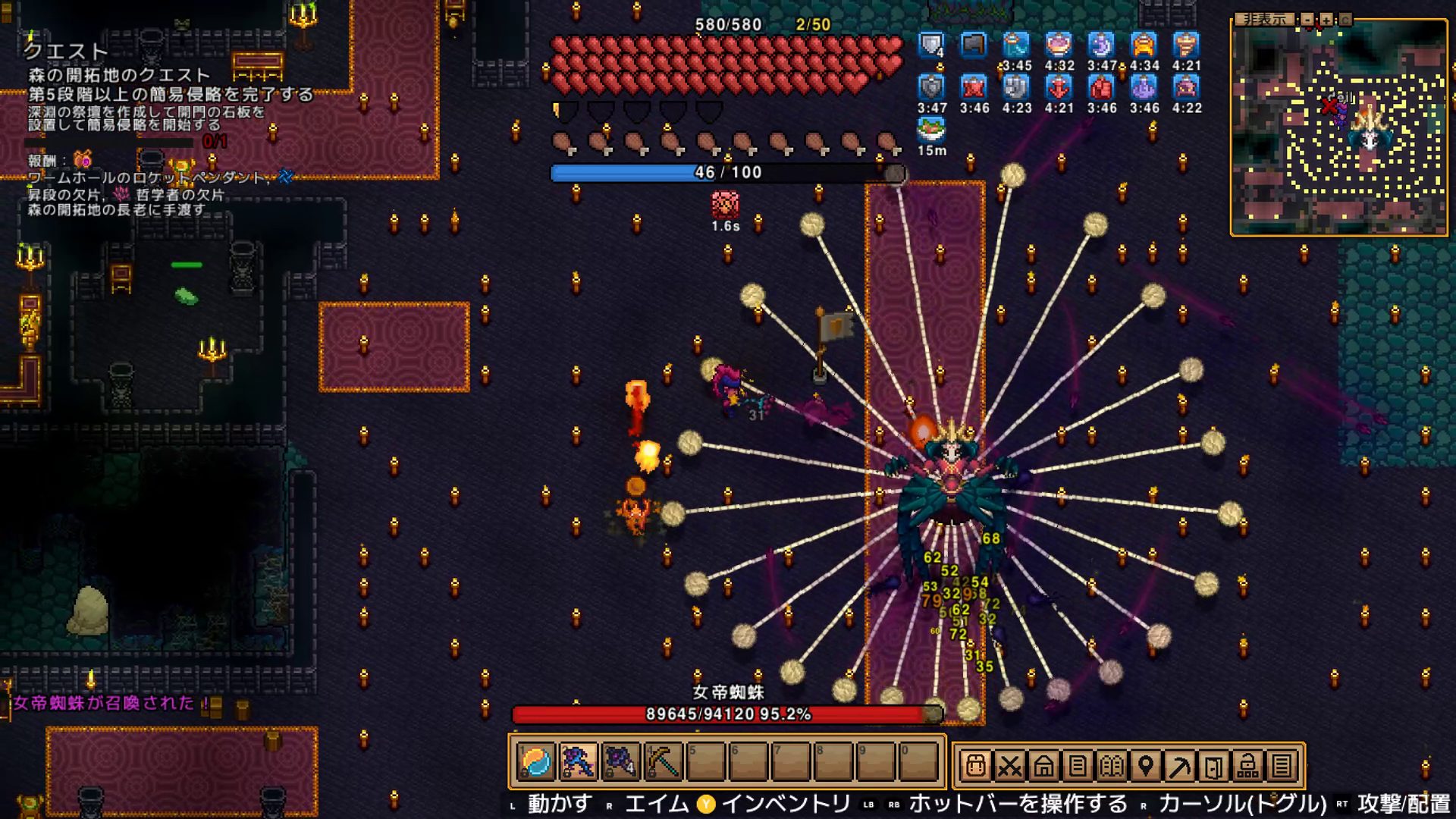Image resolution: width=1456 pixels, height=819 pixels.
Task: Open the クエスト quest tracker
Action: [67, 51]
